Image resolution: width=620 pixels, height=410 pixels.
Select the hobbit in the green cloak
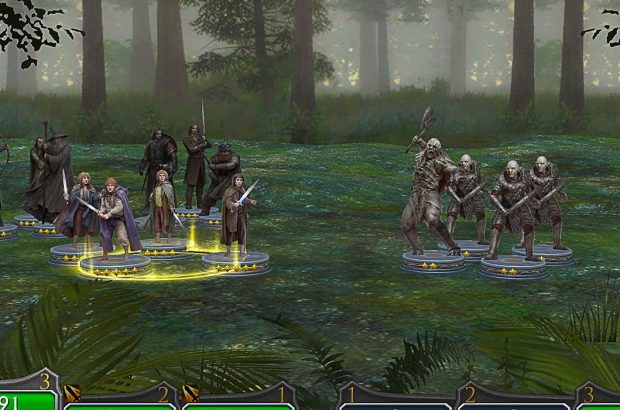coord(163,204)
